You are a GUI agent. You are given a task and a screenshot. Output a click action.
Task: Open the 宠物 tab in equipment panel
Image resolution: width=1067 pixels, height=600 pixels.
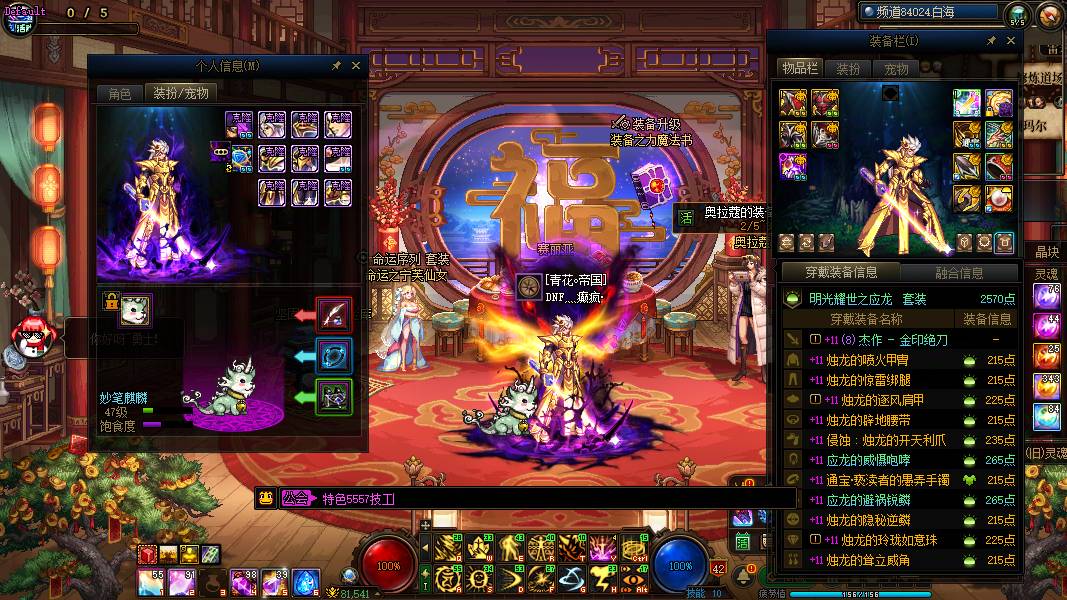point(896,68)
